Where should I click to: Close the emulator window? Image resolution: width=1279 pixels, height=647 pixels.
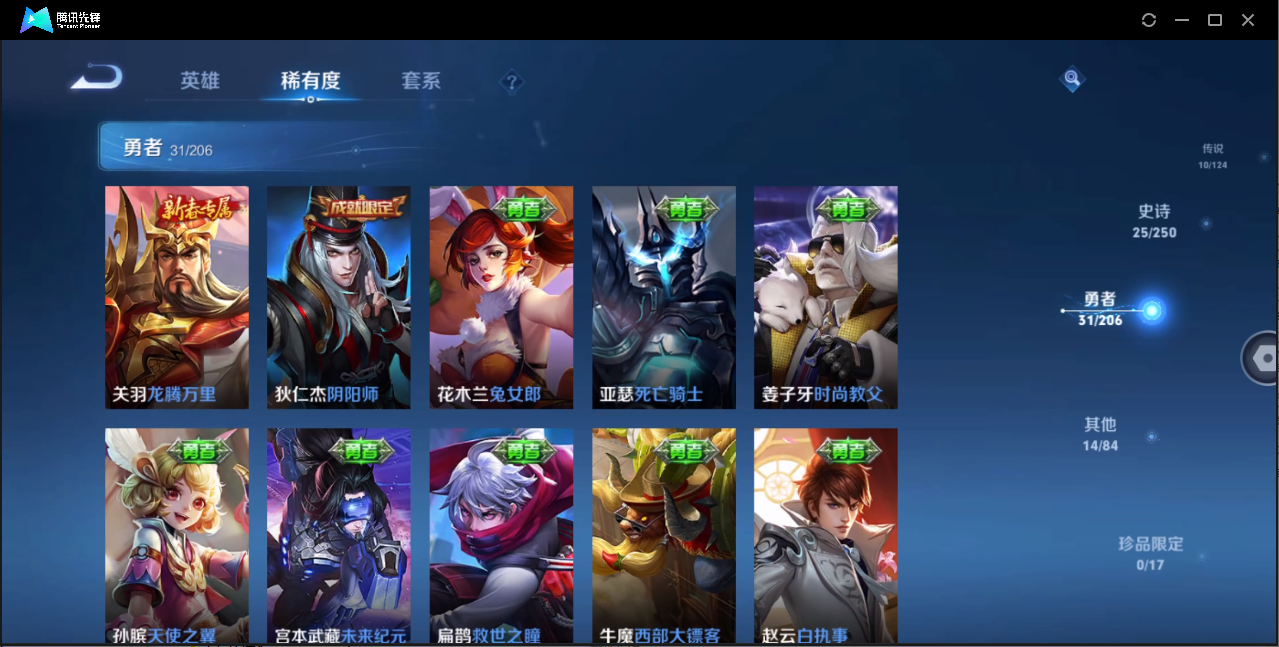pyautogui.click(x=1248, y=20)
